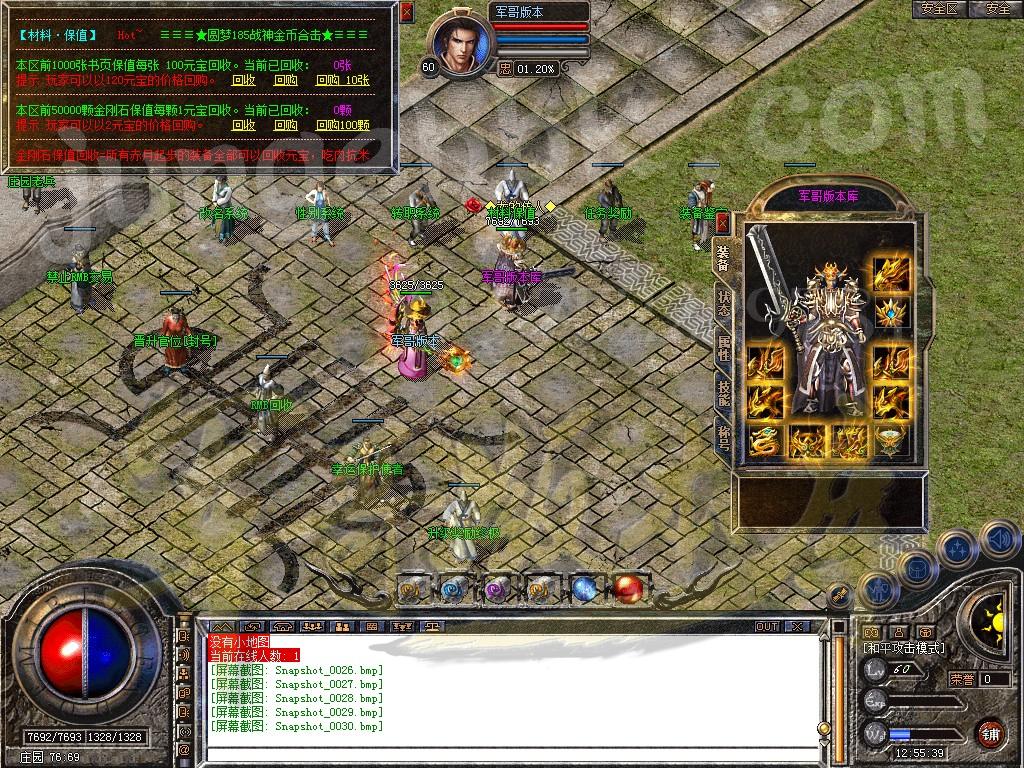
Task: Use the blue orb hotbar item
Action: 585,588
